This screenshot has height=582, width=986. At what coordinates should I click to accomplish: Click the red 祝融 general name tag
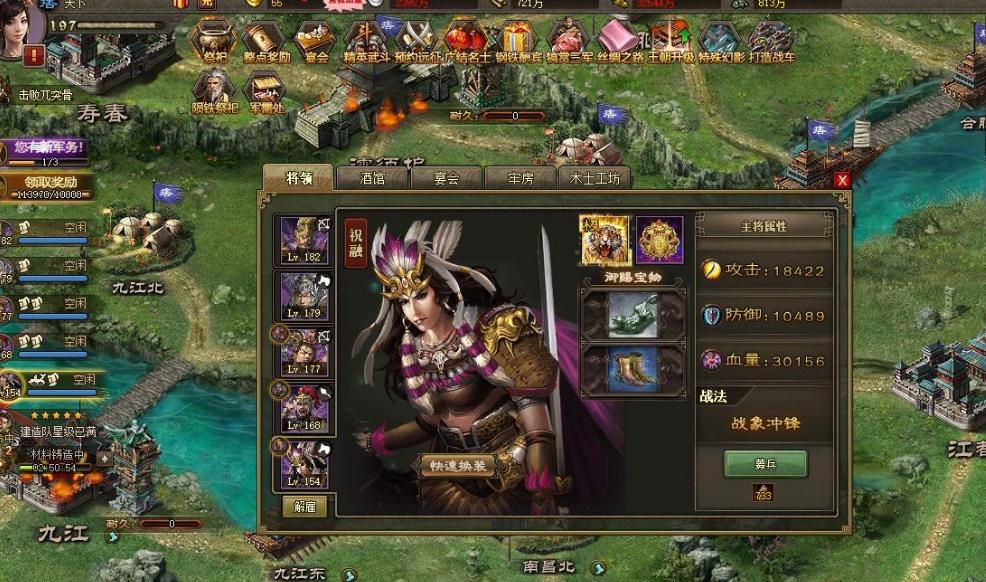click(x=355, y=245)
